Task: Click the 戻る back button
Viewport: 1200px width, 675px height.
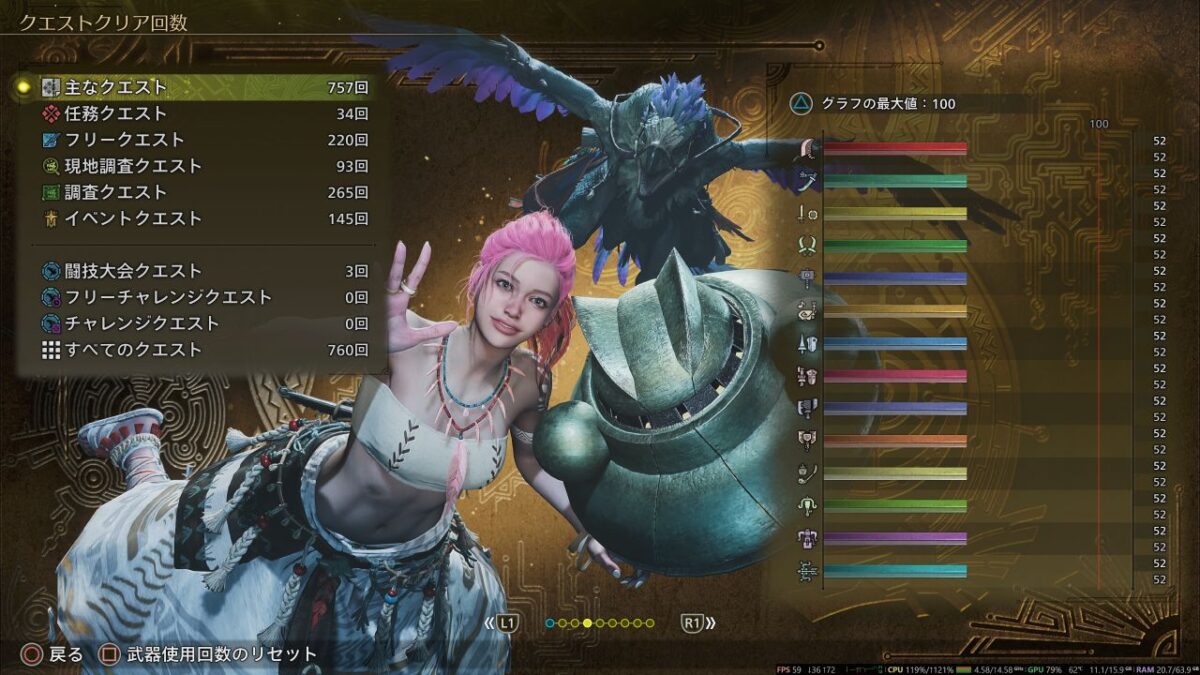Action: click(54, 655)
